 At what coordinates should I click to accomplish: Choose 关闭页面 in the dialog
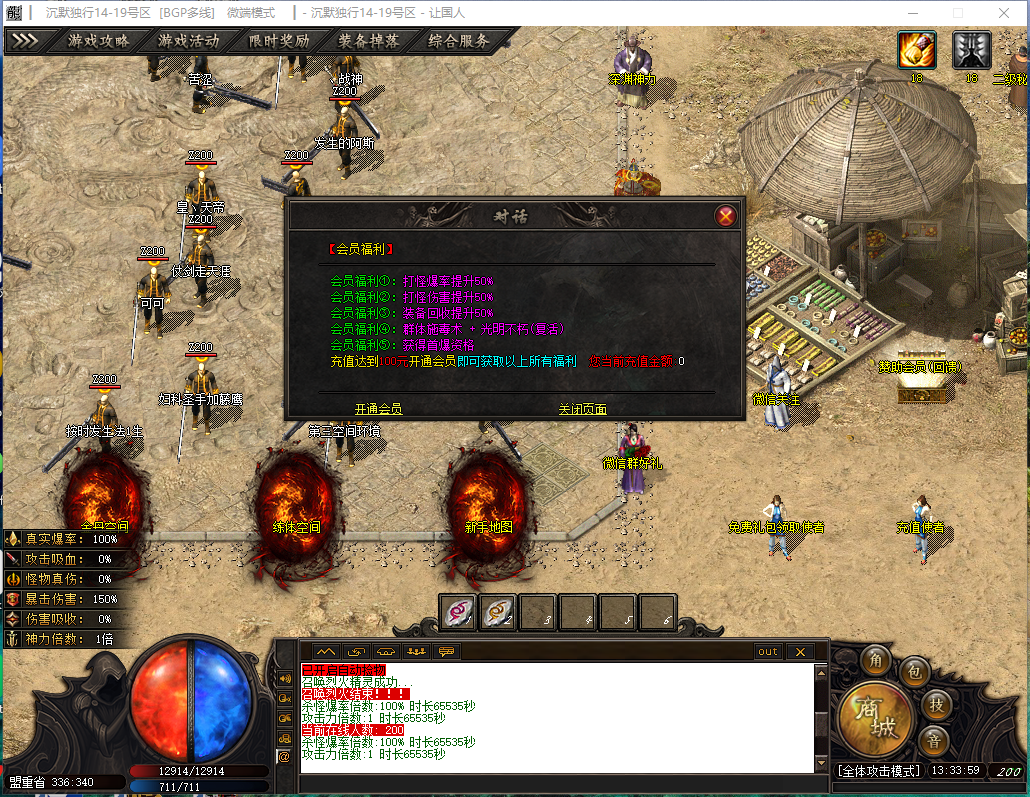pyautogui.click(x=582, y=409)
